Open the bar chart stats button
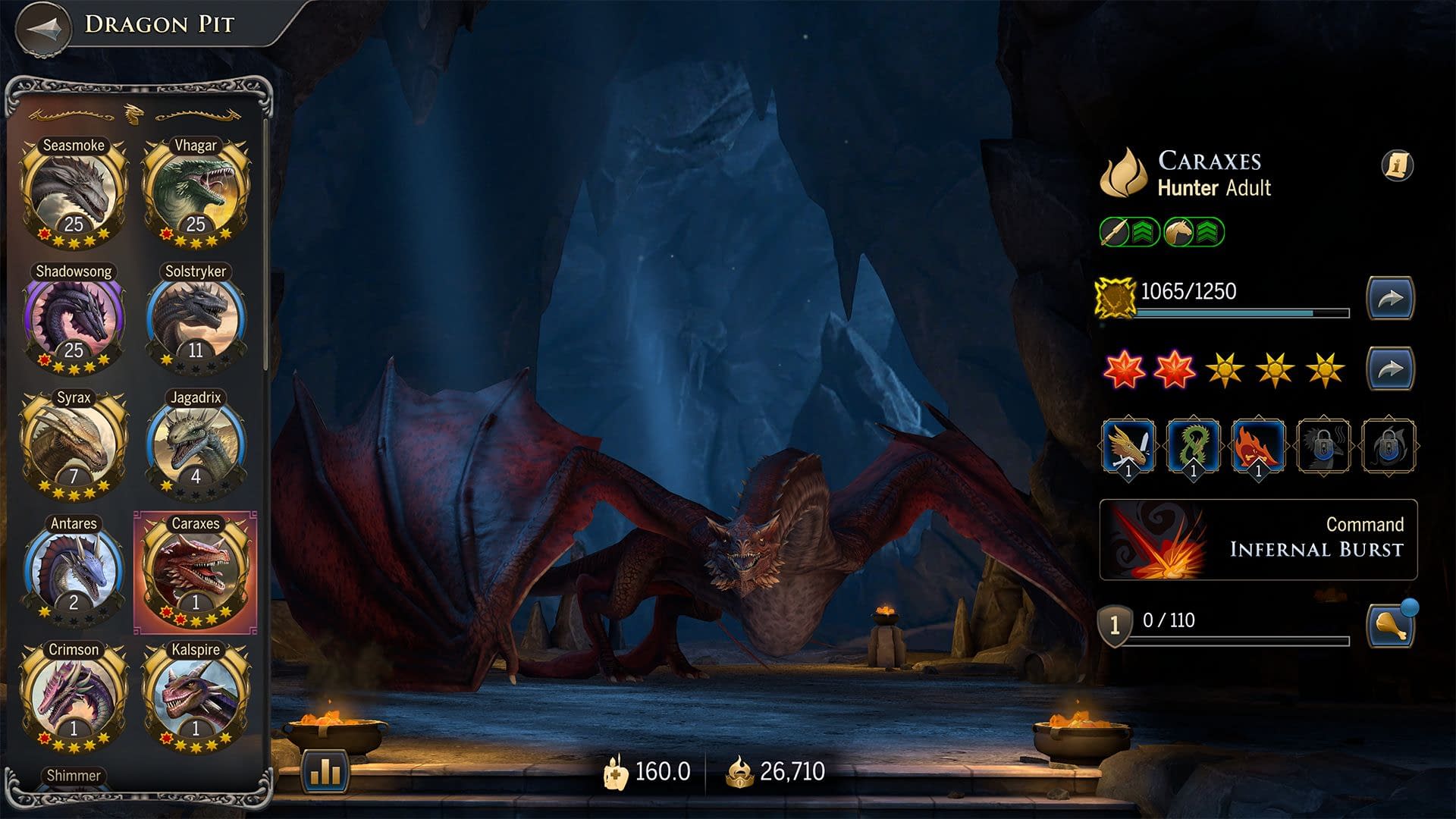Image resolution: width=1456 pixels, height=819 pixels. [325, 771]
